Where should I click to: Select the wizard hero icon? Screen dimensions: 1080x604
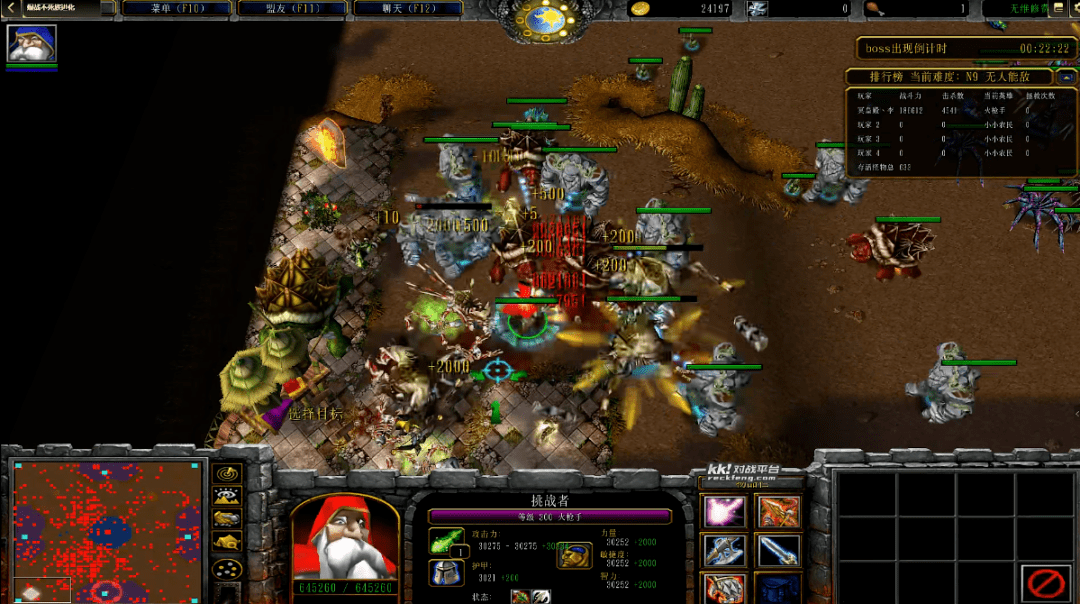click(32, 43)
